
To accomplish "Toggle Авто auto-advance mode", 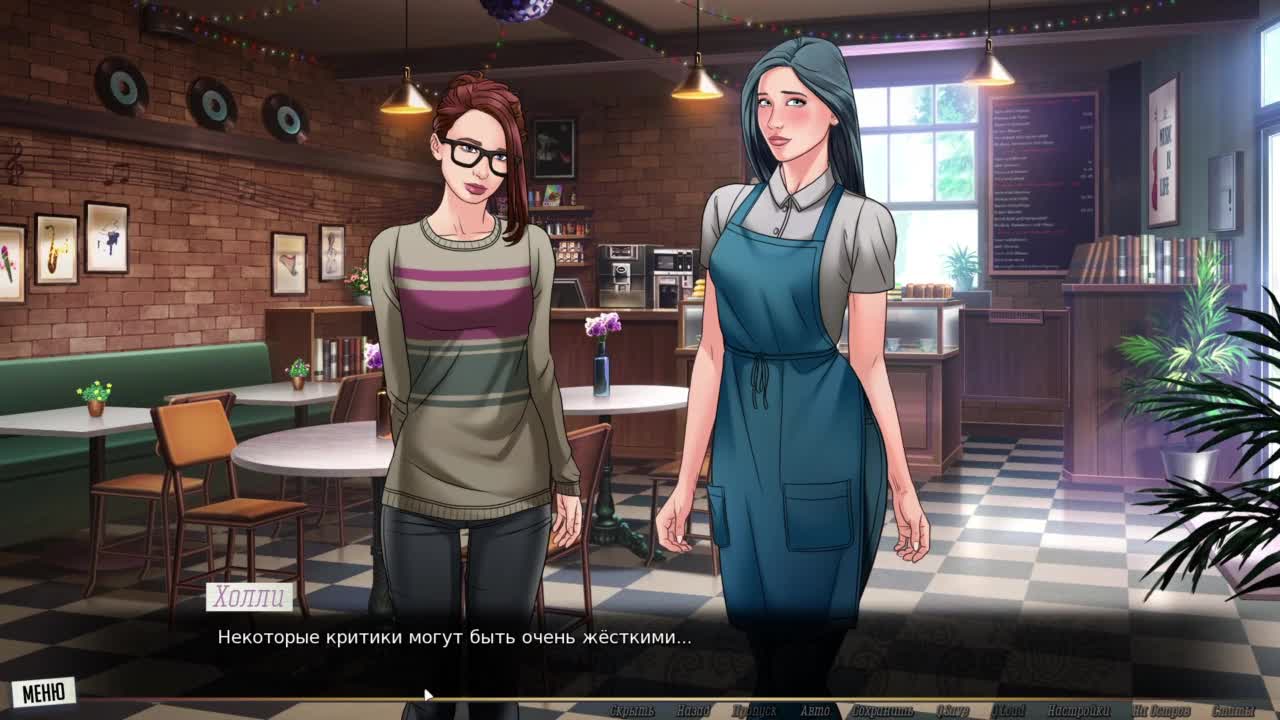I will (815, 711).
